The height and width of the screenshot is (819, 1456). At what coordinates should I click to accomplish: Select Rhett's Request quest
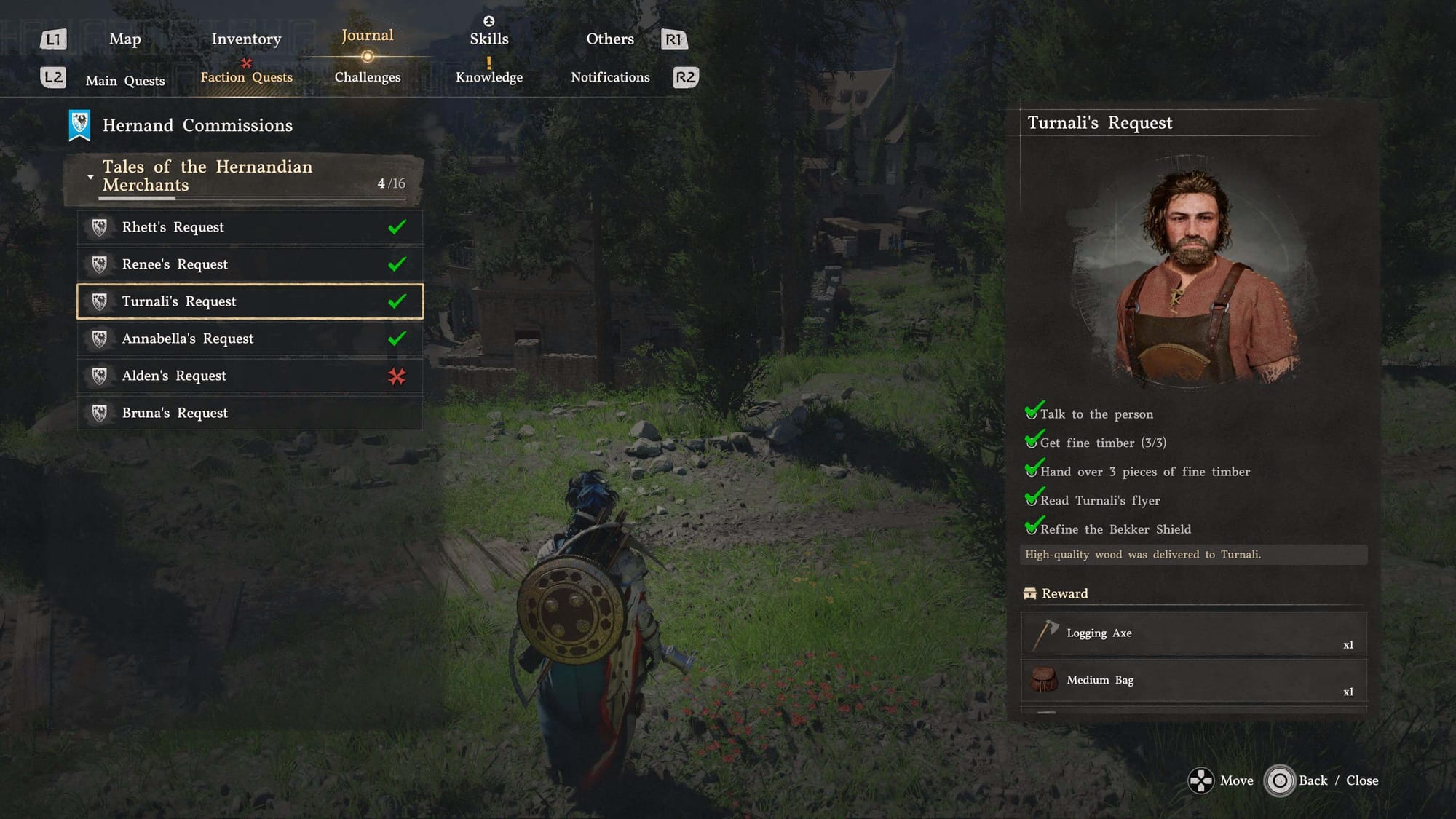point(250,227)
